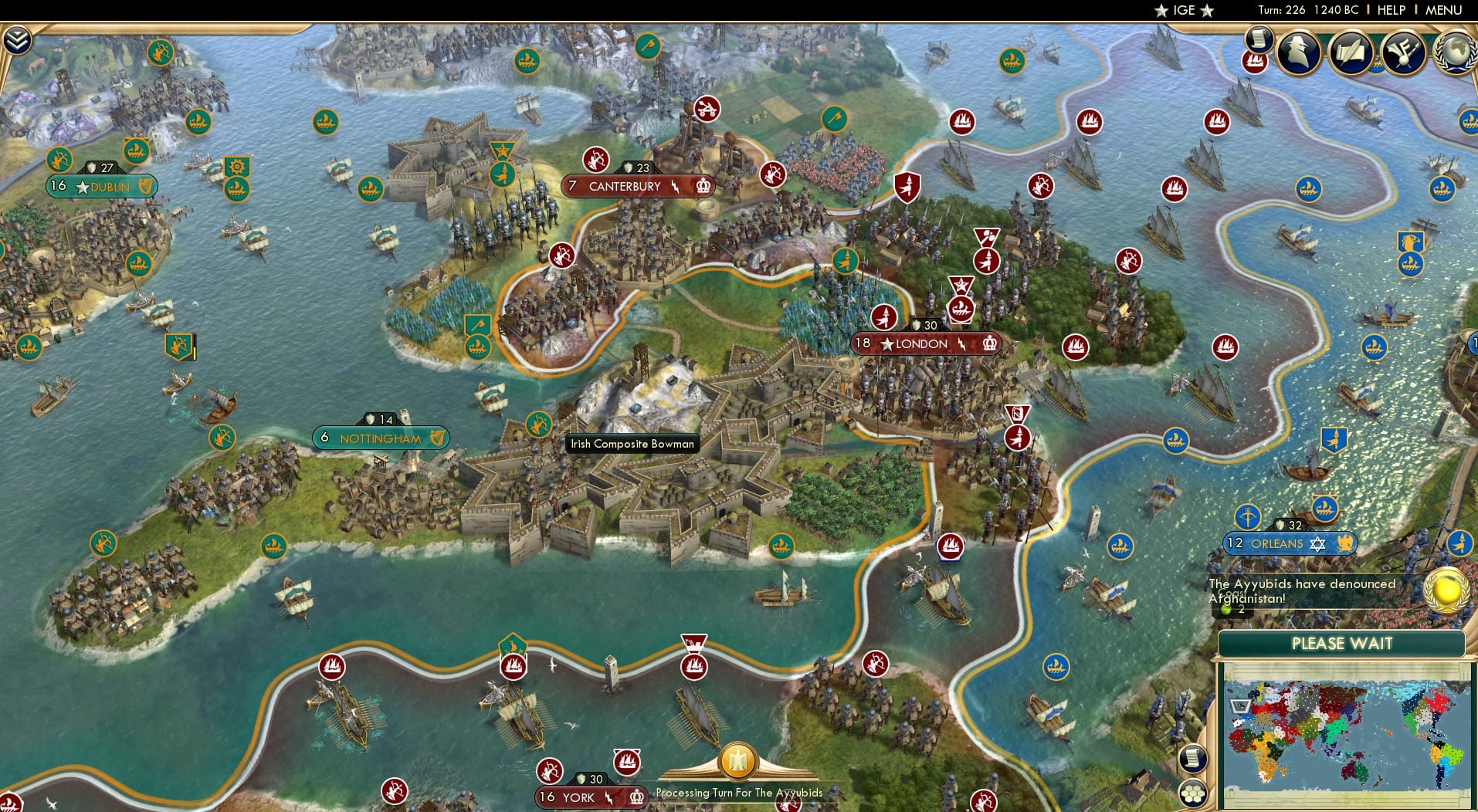Screen dimensions: 1478x812
Task: Click HELP in the top bar
Action: coord(1392,10)
